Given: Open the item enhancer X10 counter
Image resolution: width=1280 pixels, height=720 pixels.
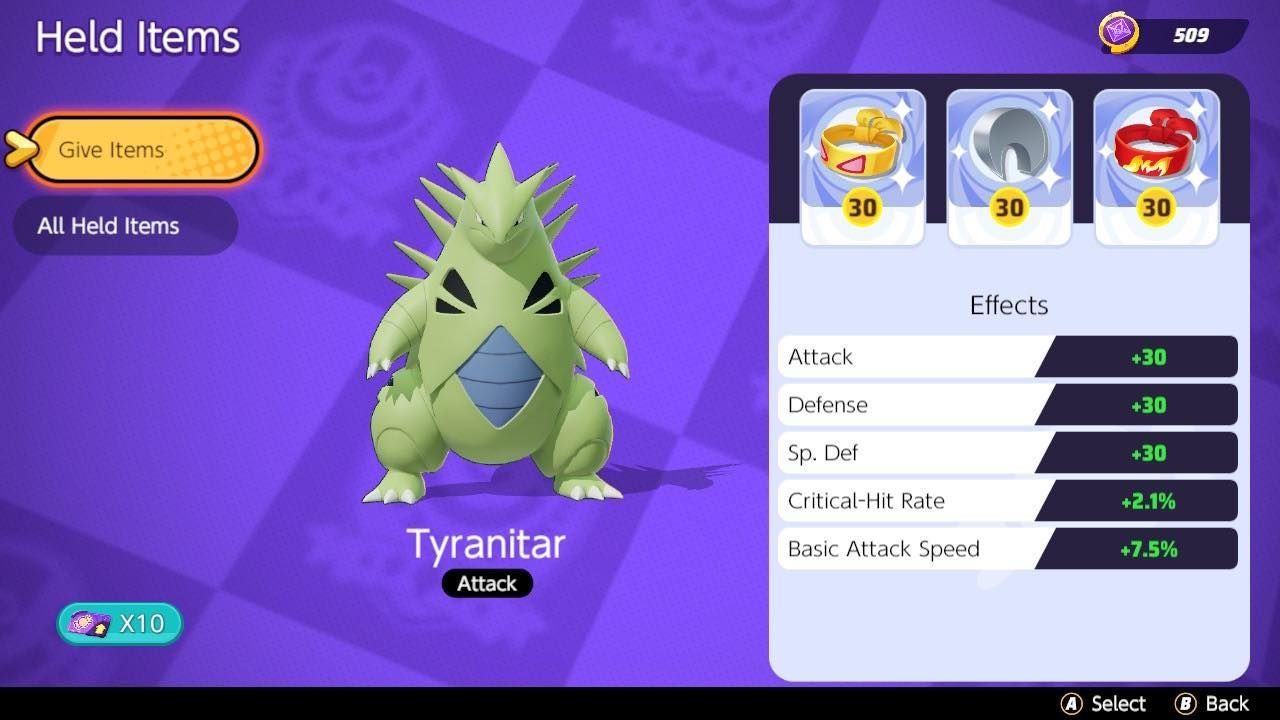Looking at the screenshot, I should tap(118, 622).
